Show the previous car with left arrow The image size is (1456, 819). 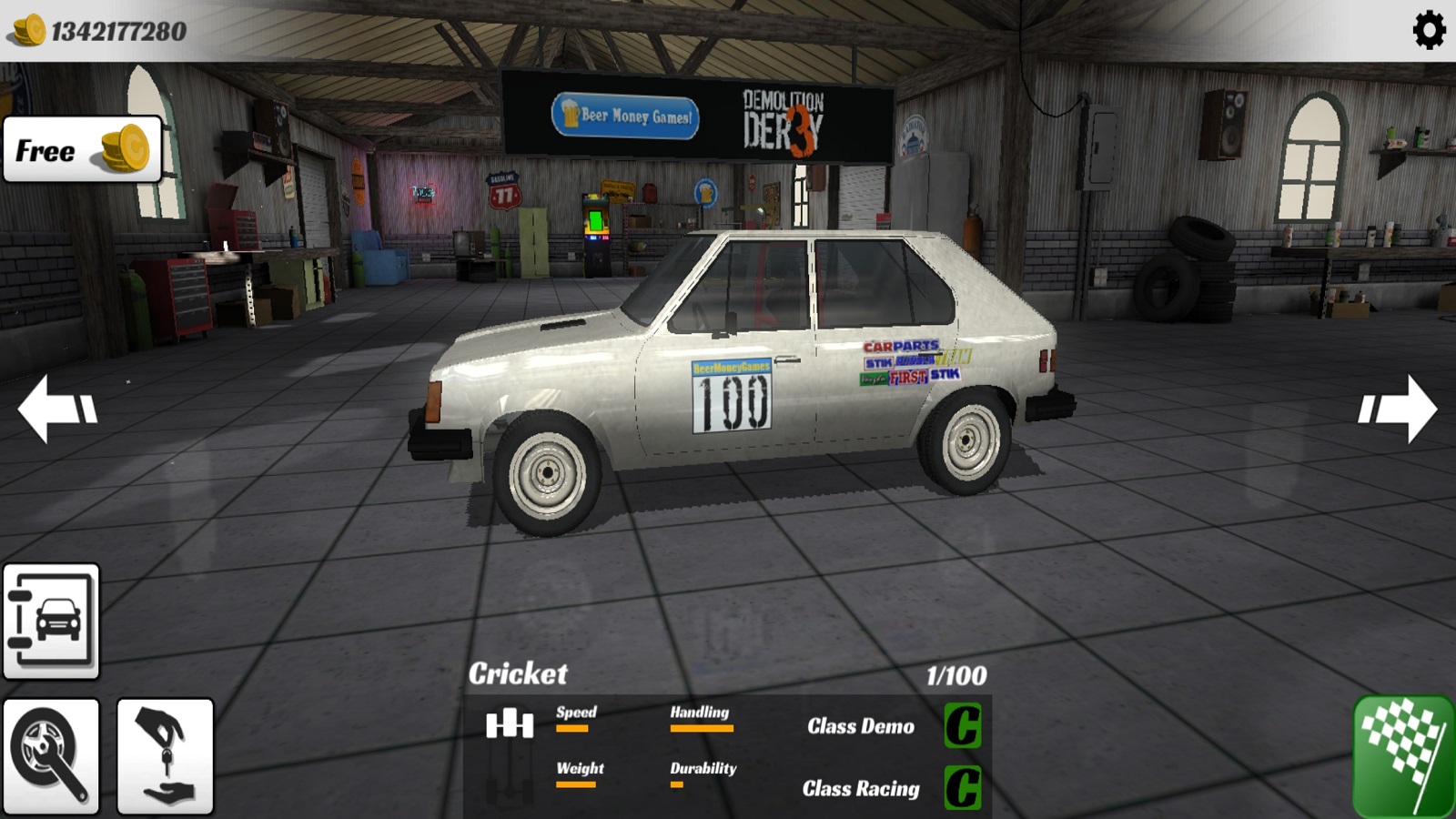click(56, 409)
